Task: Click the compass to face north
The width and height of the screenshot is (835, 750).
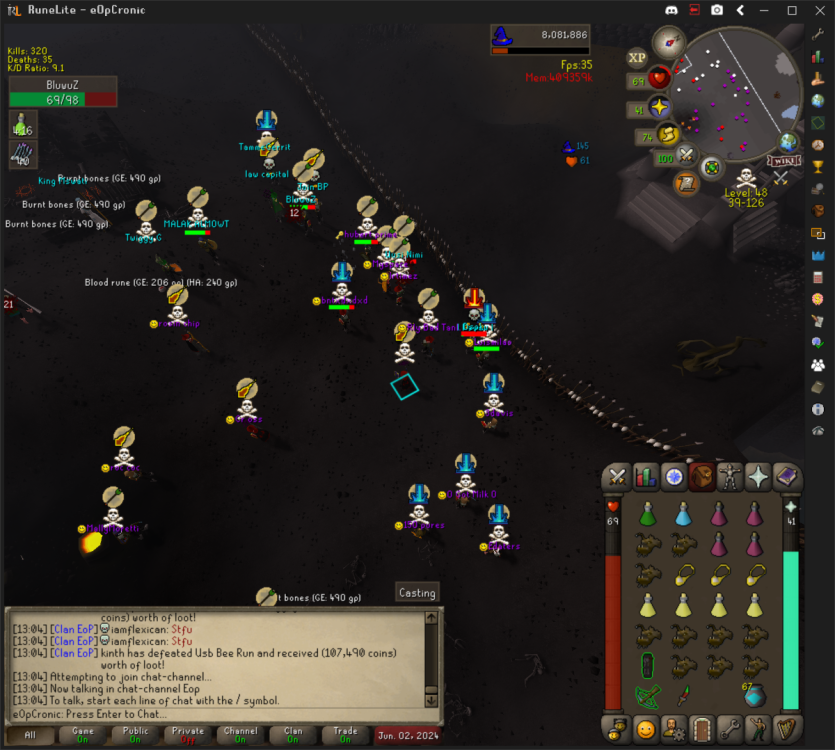Action: pyautogui.click(x=667, y=42)
